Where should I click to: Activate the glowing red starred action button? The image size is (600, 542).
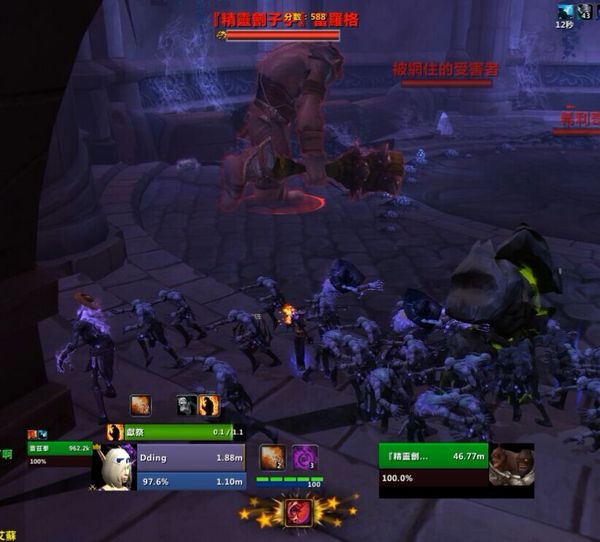click(x=298, y=512)
